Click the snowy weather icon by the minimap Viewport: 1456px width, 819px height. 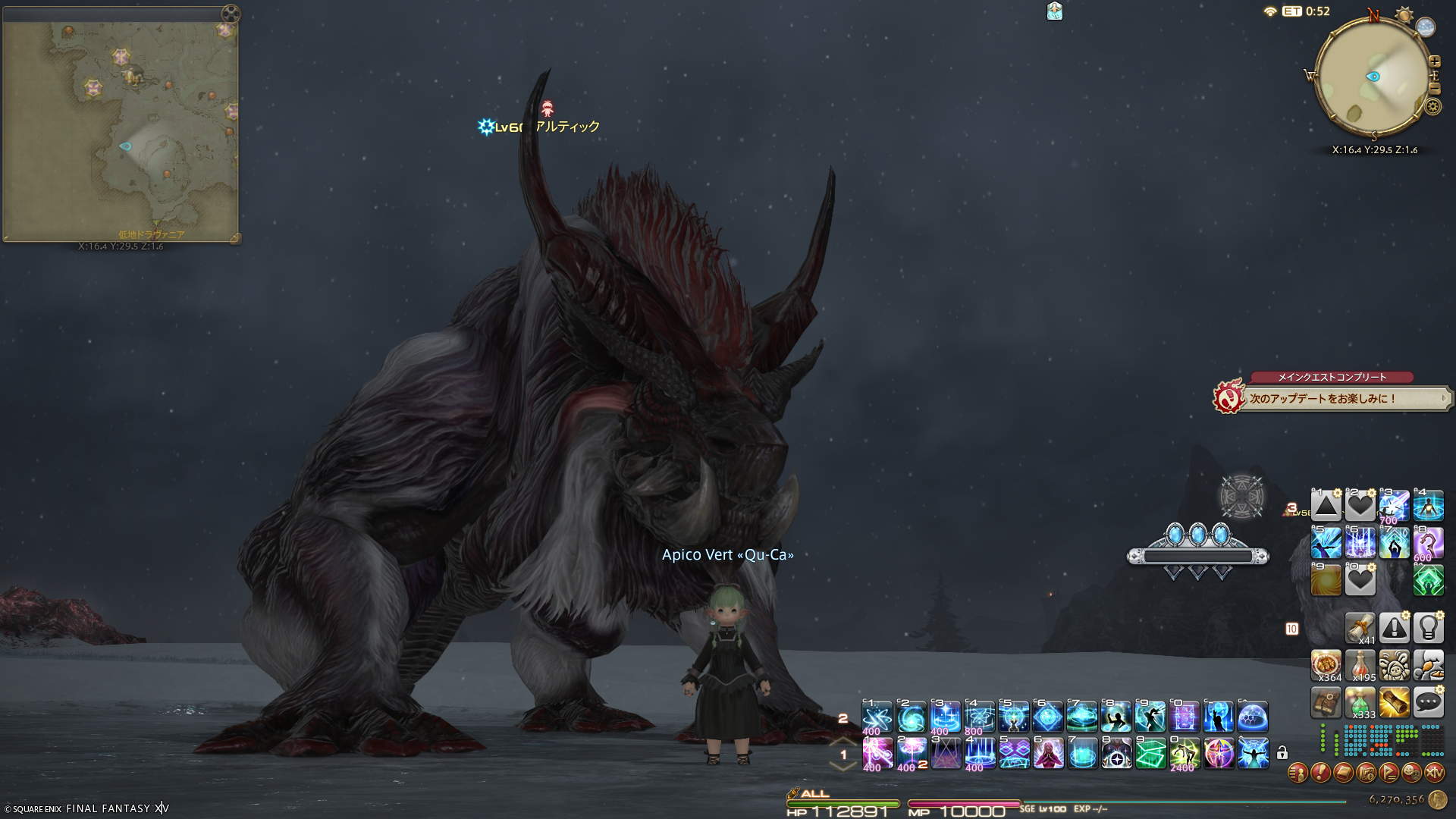coord(1426,27)
